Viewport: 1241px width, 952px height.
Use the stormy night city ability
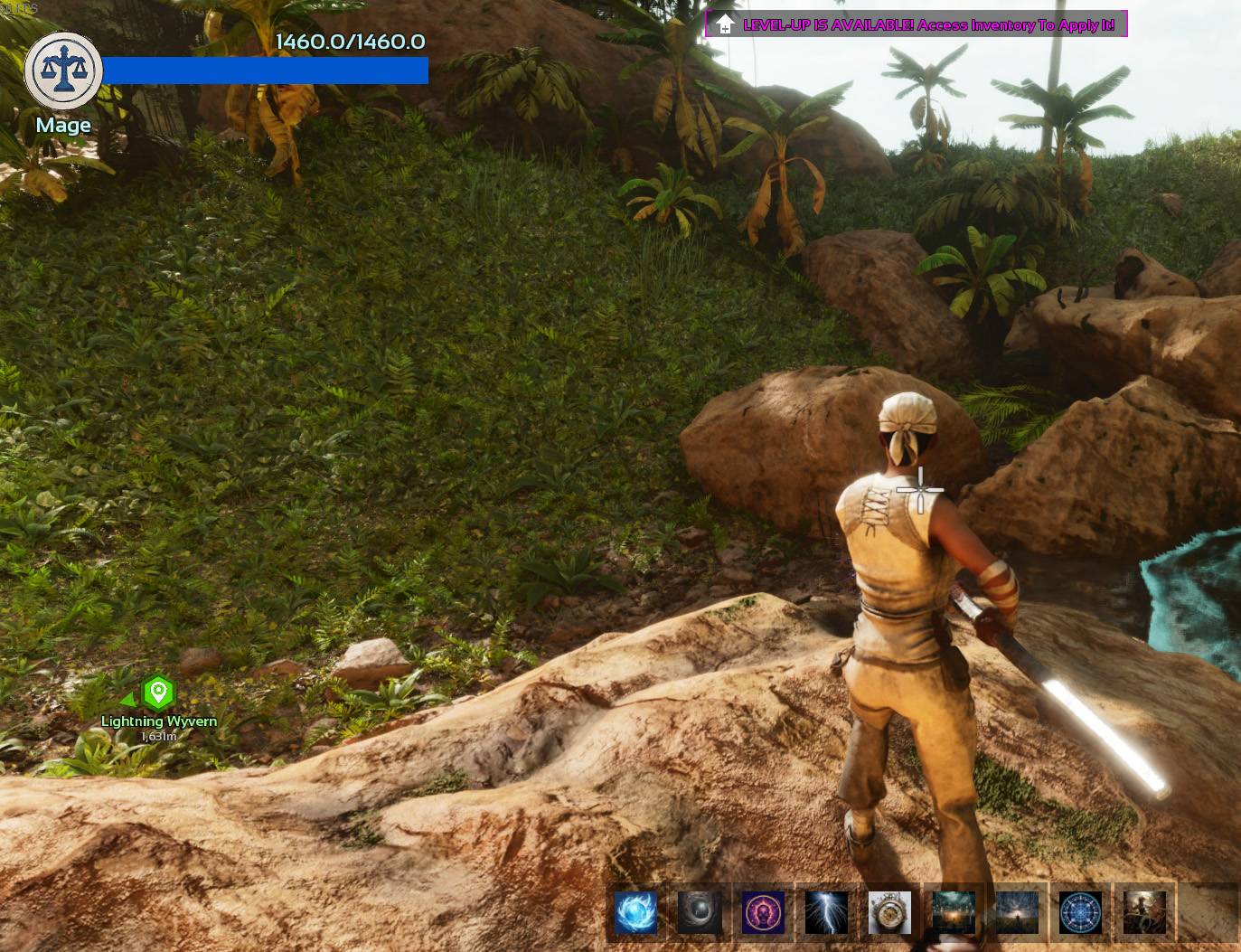[954, 912]
